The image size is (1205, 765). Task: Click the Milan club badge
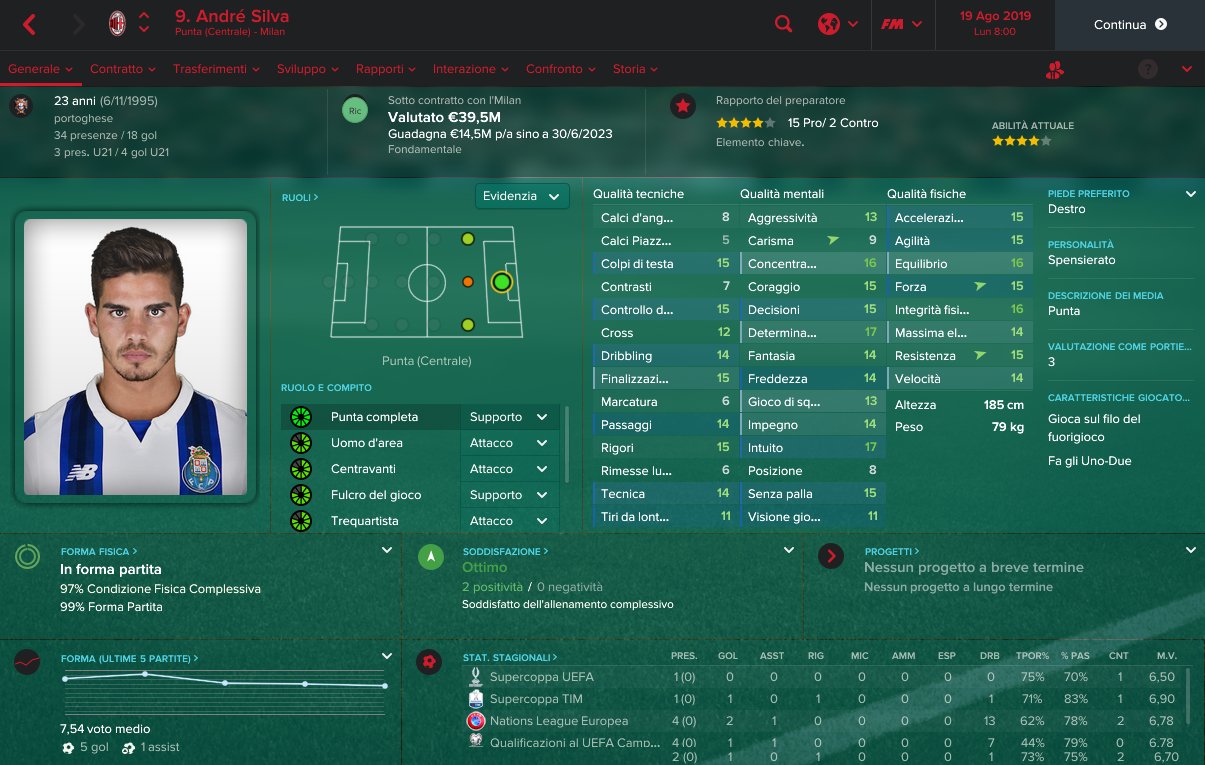tap(117, 25)
